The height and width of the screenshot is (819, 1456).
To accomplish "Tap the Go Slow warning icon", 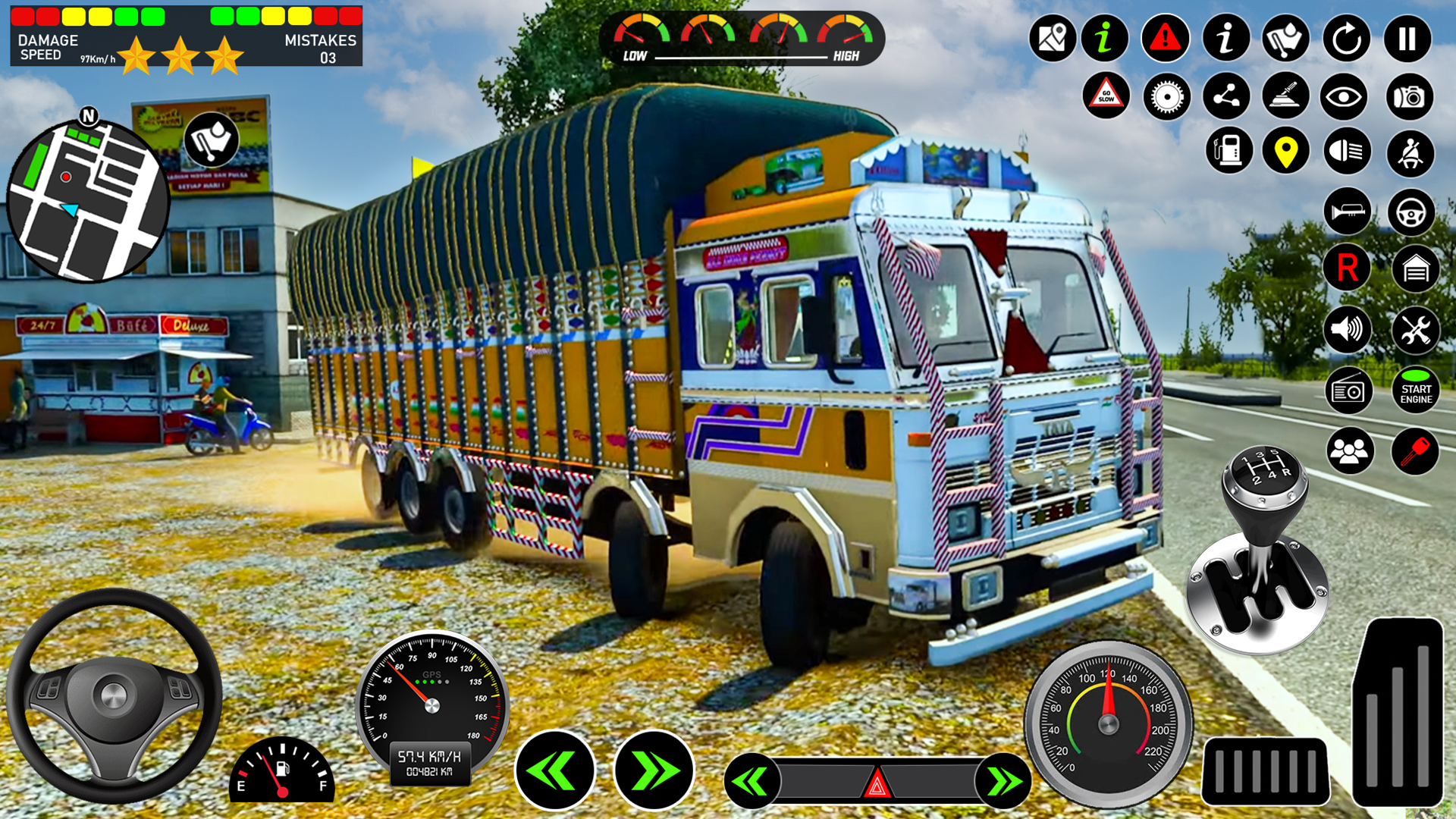I will [1106, 98].
